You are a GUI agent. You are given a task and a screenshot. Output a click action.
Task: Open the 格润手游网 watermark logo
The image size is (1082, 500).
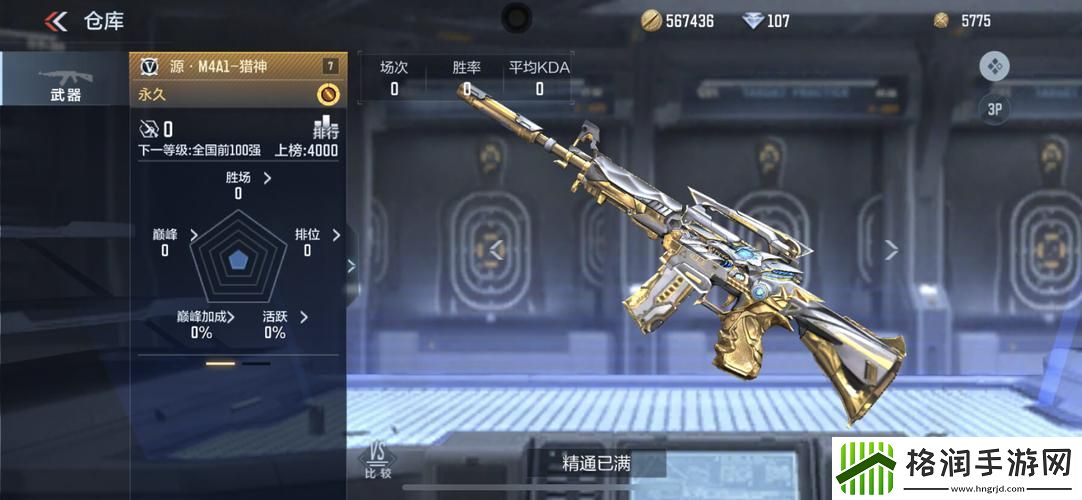[957, 467]
